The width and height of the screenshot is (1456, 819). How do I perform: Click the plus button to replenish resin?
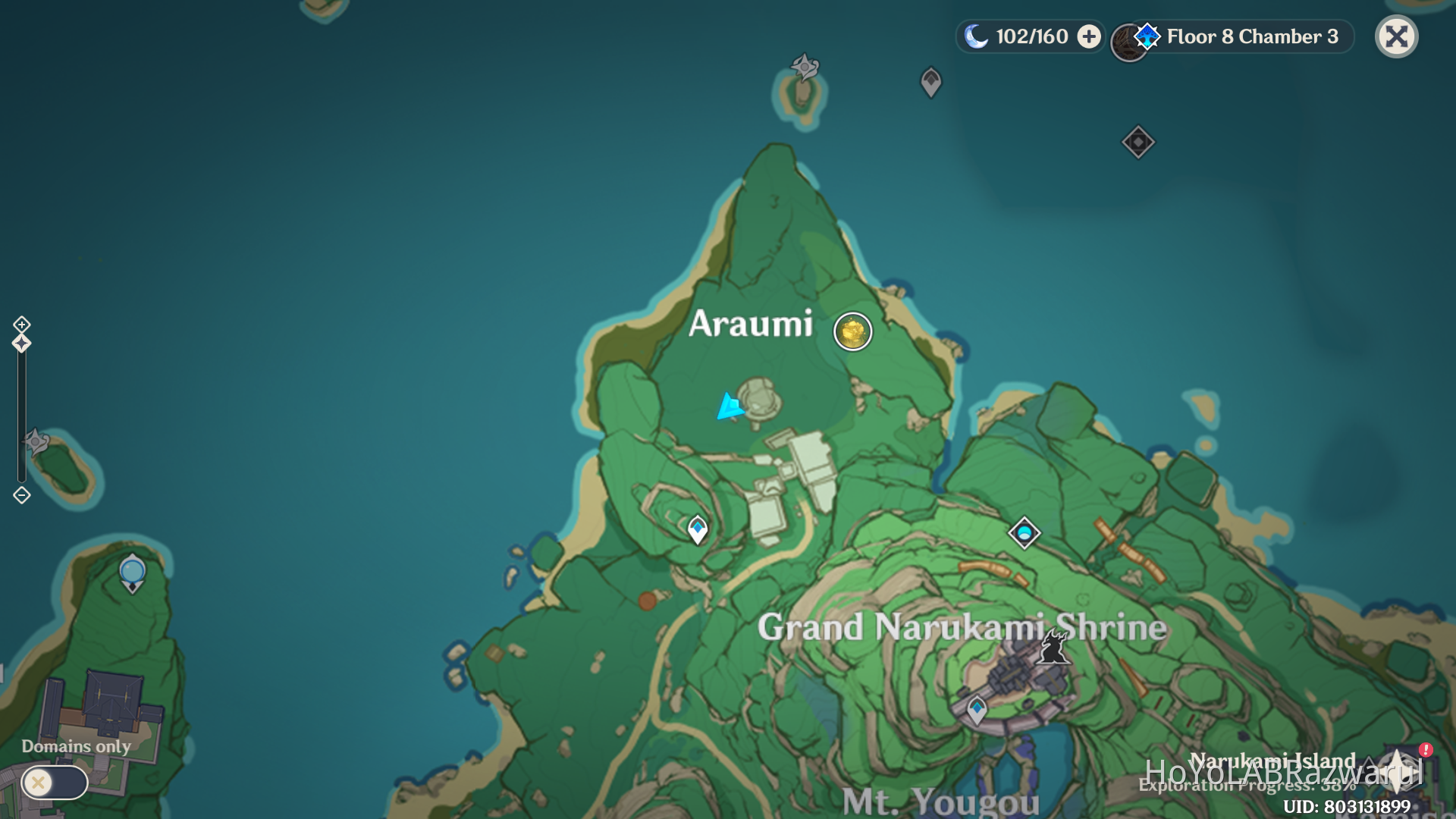coord(1090,36)
